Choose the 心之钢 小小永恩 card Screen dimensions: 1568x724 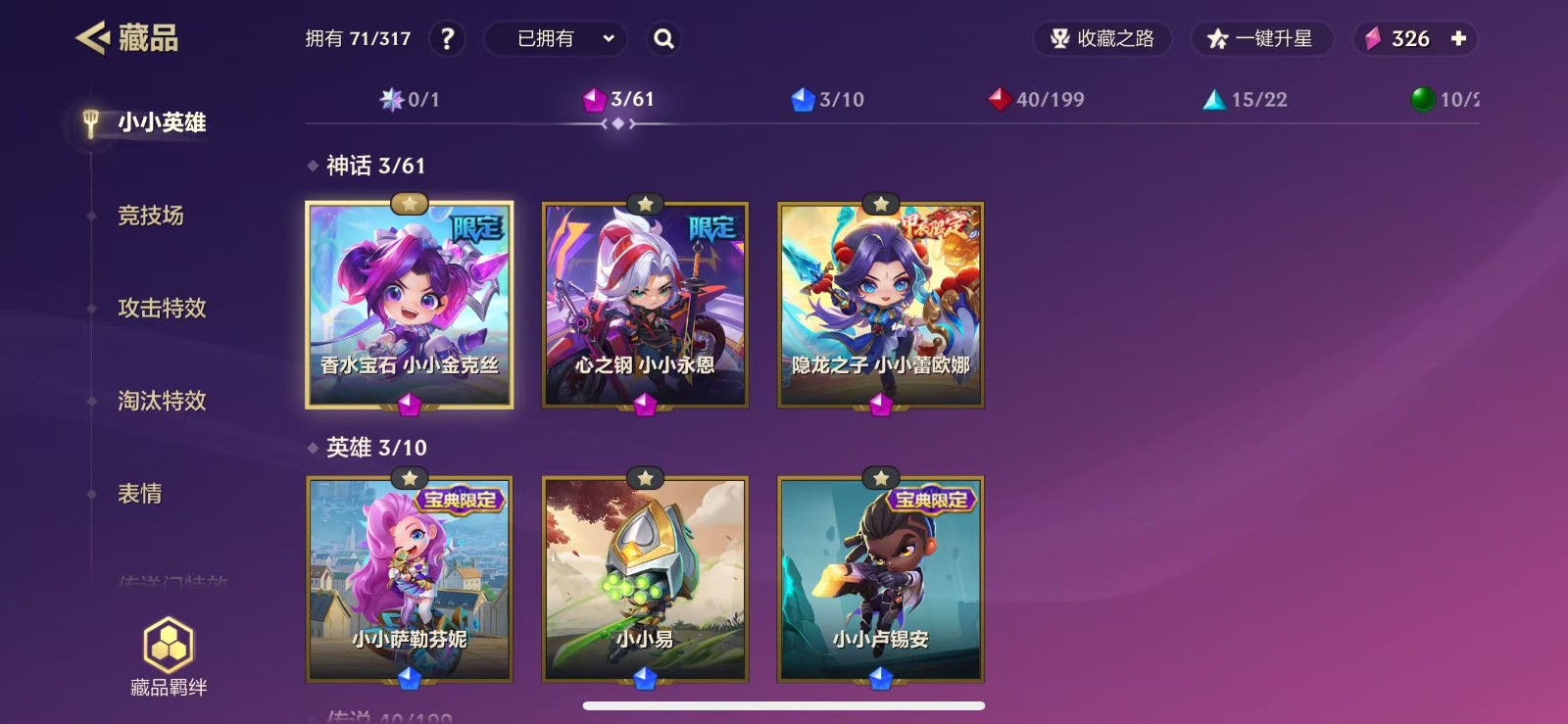coord(645,305)
